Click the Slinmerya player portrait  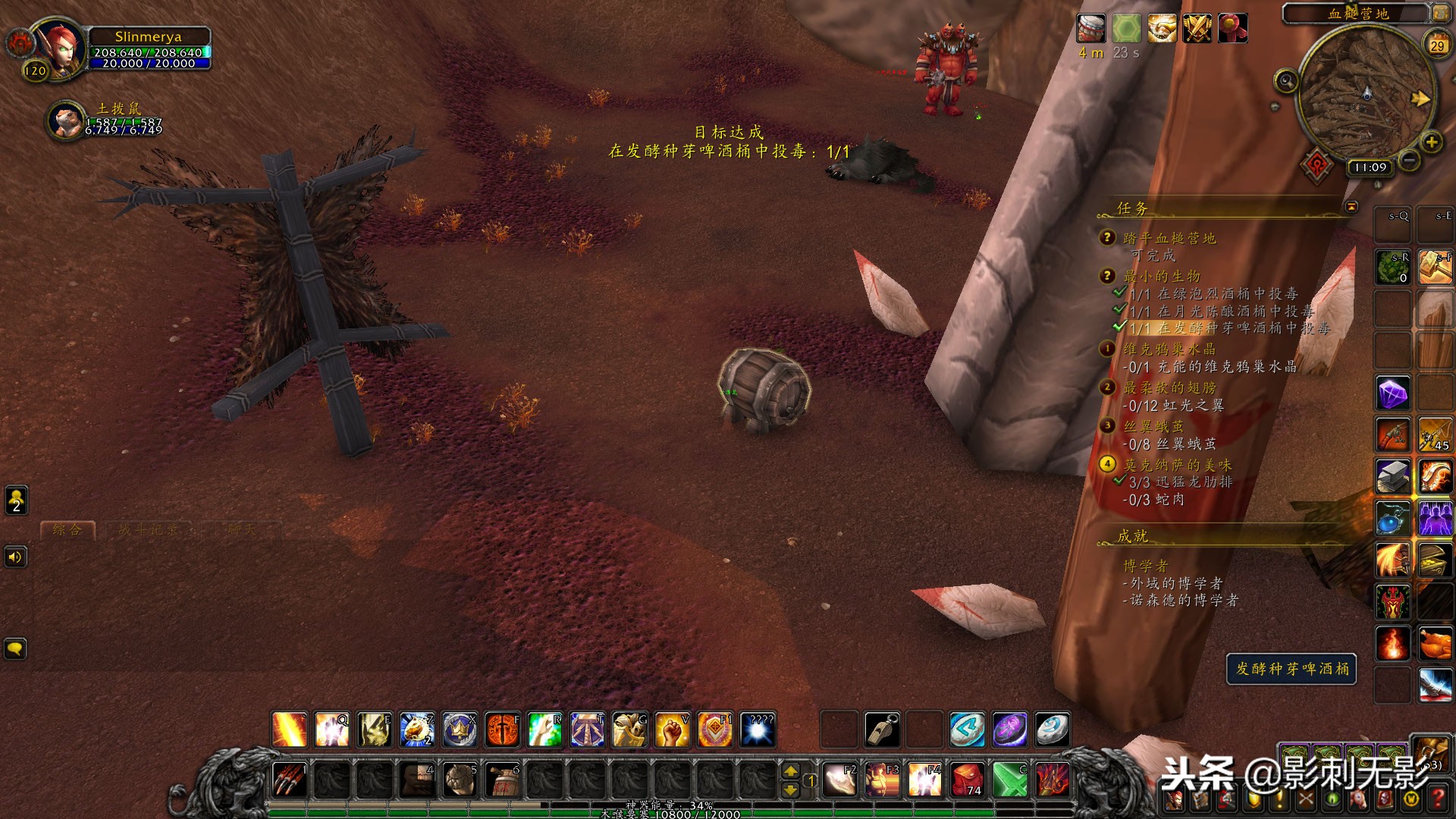61,47
